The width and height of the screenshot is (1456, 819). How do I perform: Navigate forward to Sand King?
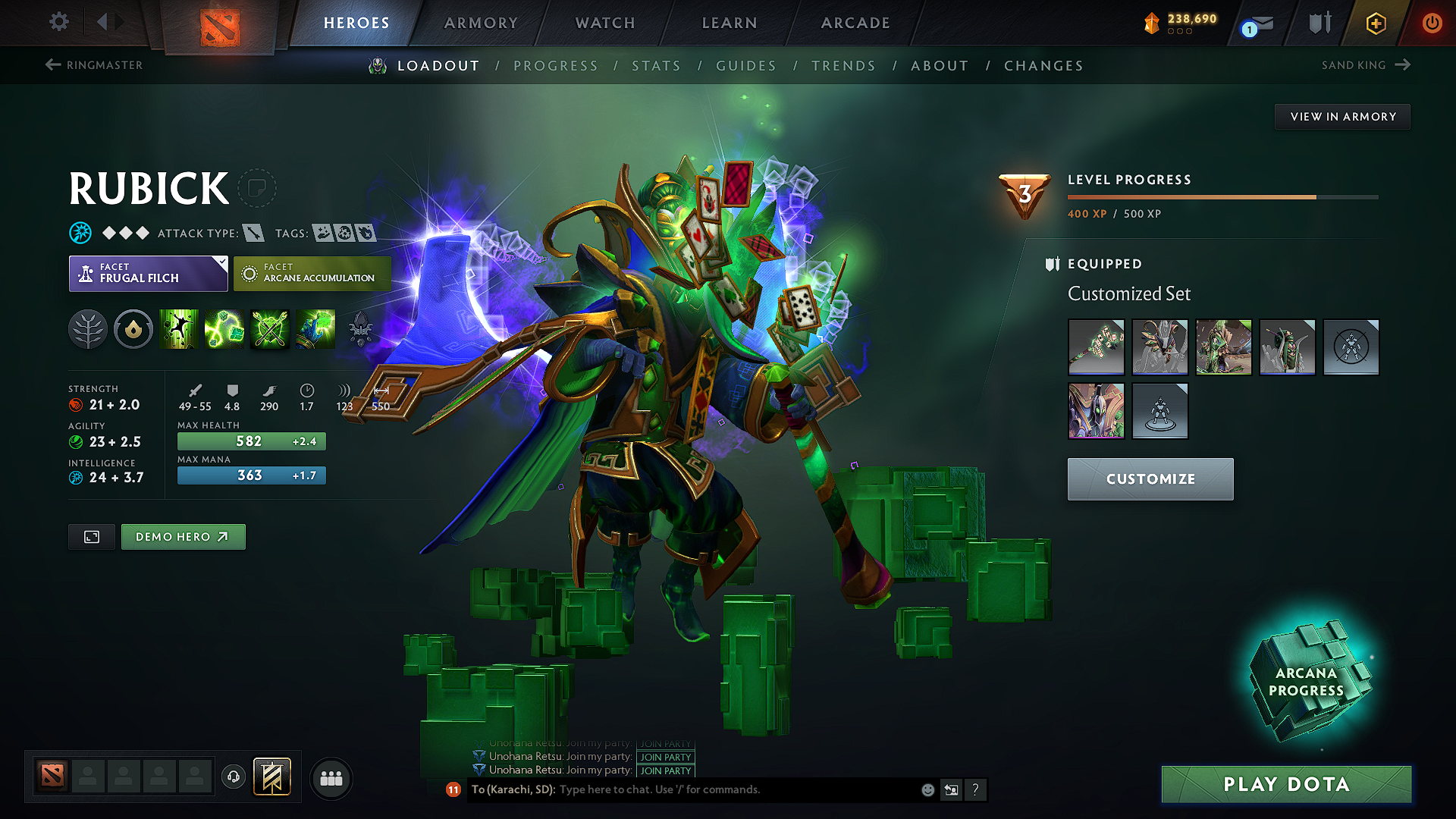pos(1365,64)
